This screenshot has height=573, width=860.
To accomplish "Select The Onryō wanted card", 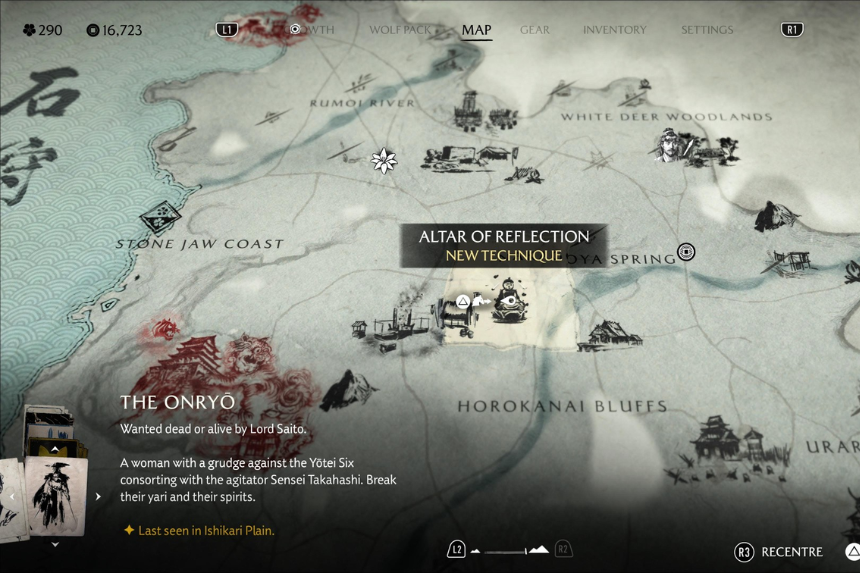I will pyautogui.click(x=55, y=496).
